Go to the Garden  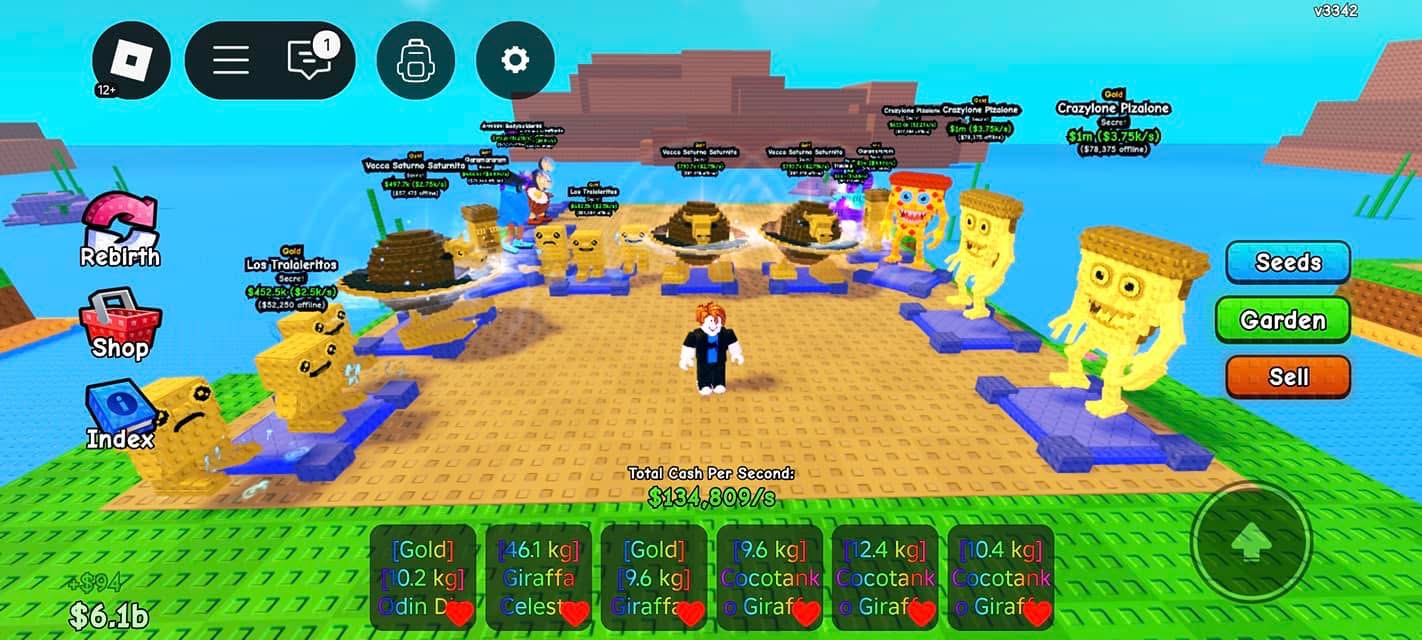click(x=1283, y=320)
